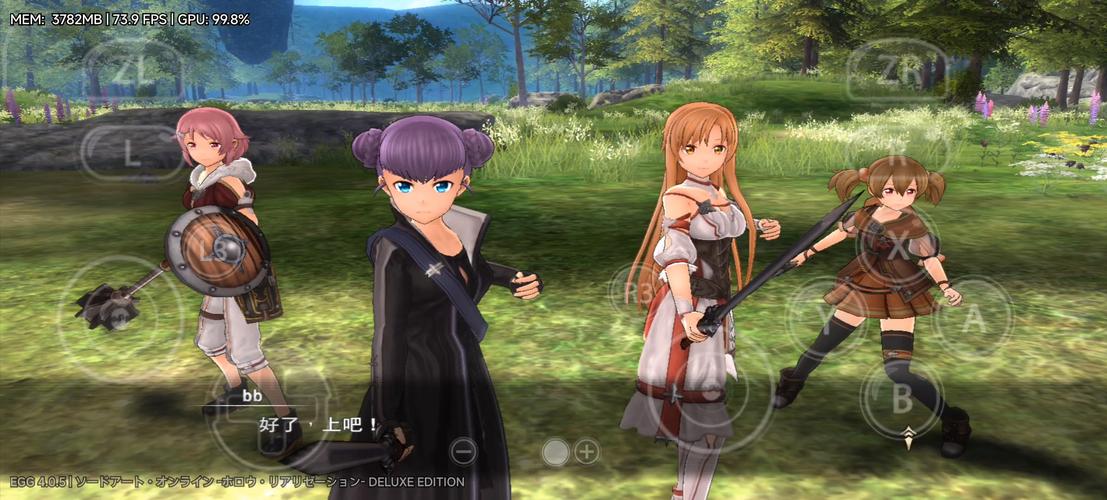Tap the Y face button overlay

coord(826,319)
